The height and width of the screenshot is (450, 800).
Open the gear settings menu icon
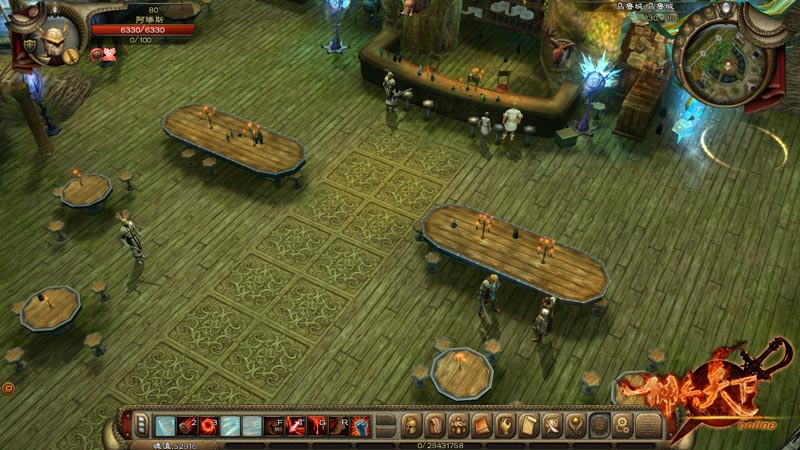[622, 424]
